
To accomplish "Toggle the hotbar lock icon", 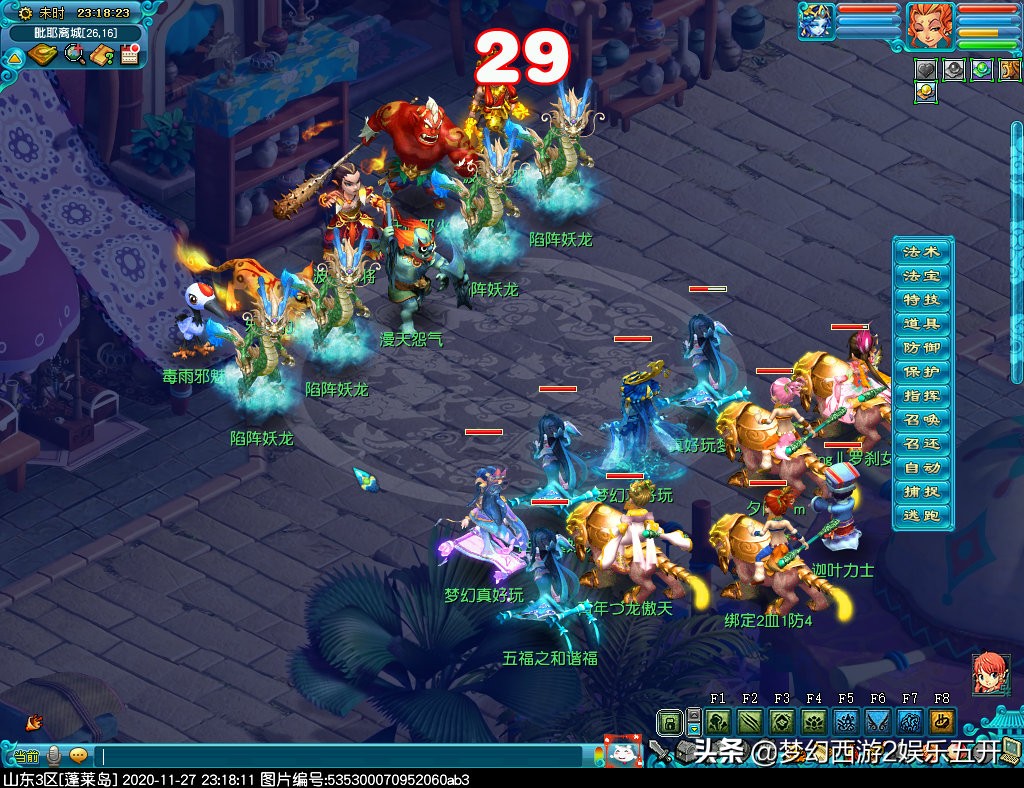I will (670, 722).
